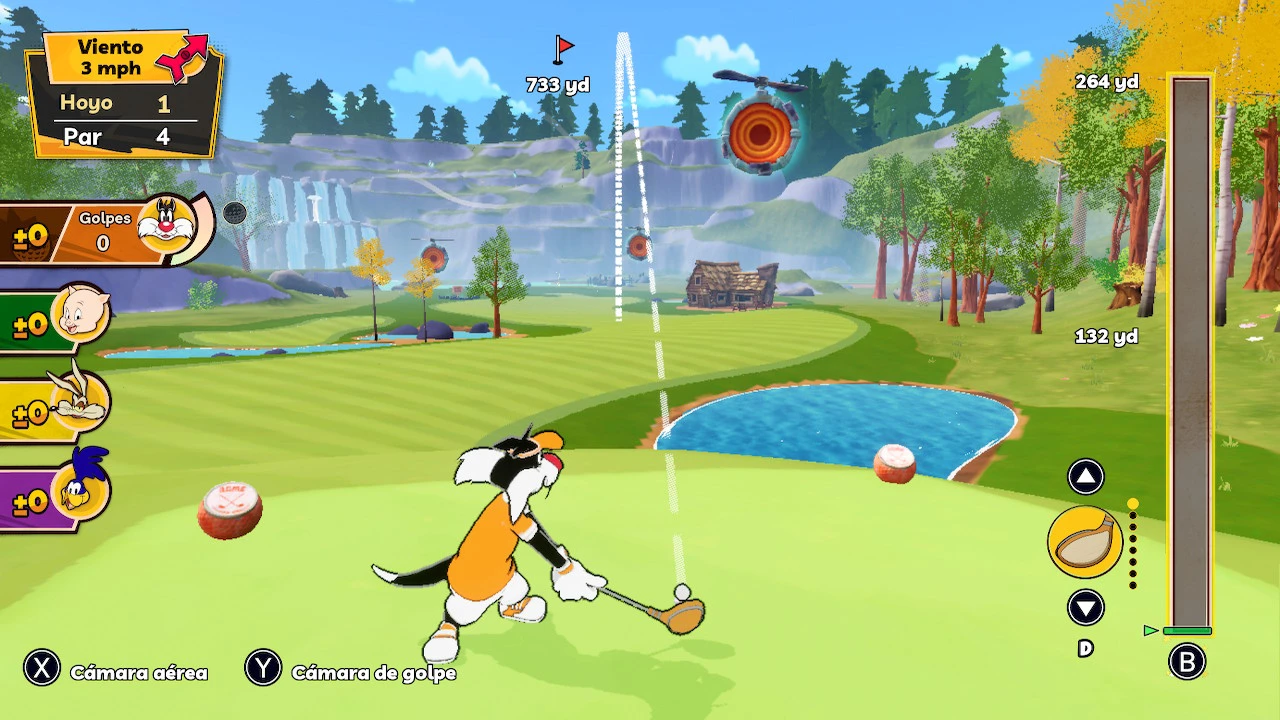1280x720 pixels.
Task: Select the next club with up arrow
Action: click(x=1085, y=477)
